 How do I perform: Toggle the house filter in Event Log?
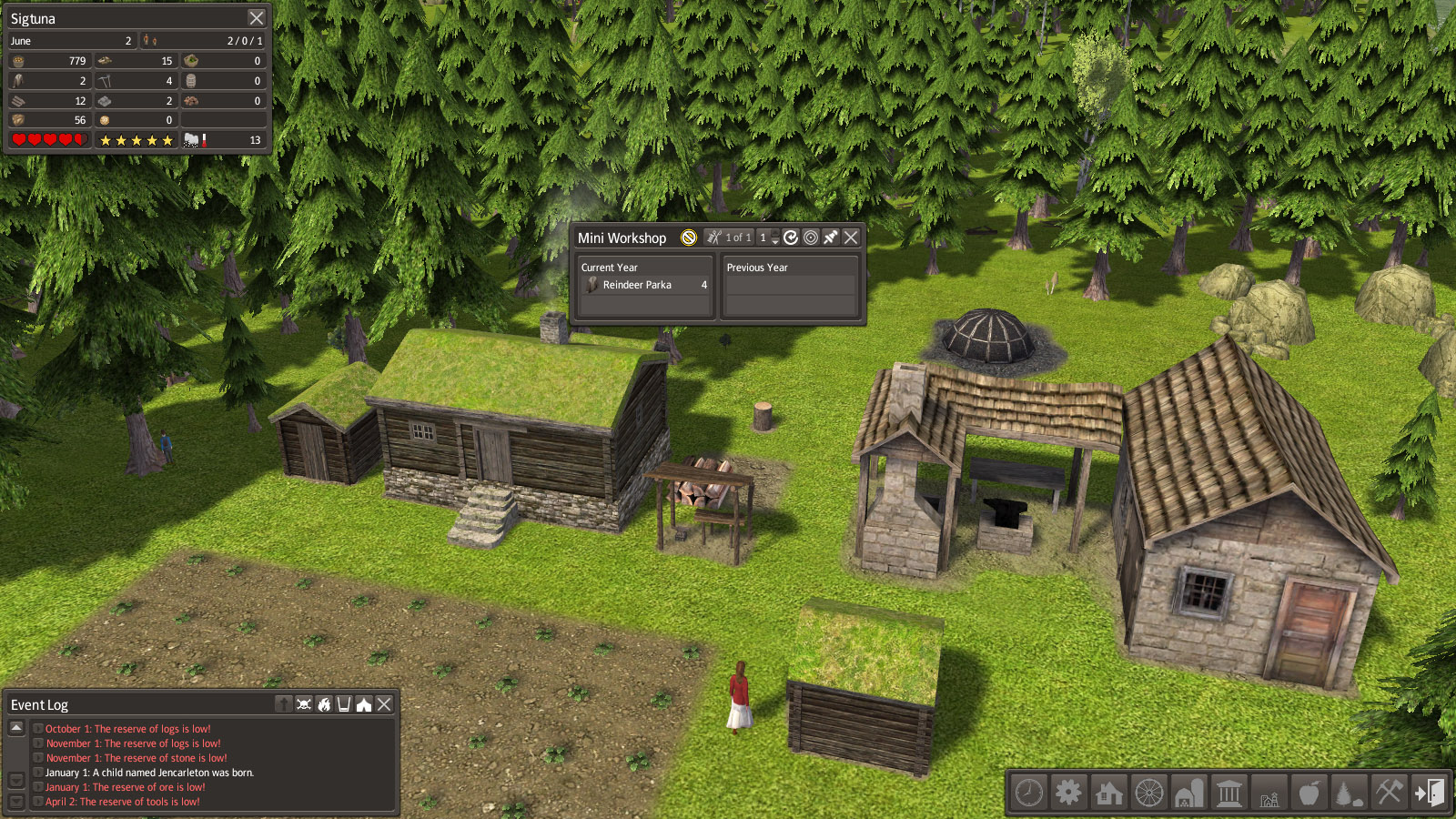tap(364, 704)
